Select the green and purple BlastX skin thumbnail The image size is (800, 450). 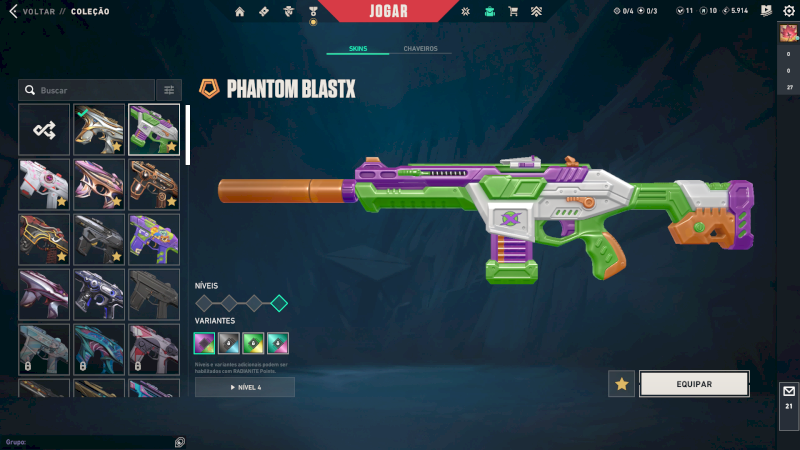coord(154,129)
